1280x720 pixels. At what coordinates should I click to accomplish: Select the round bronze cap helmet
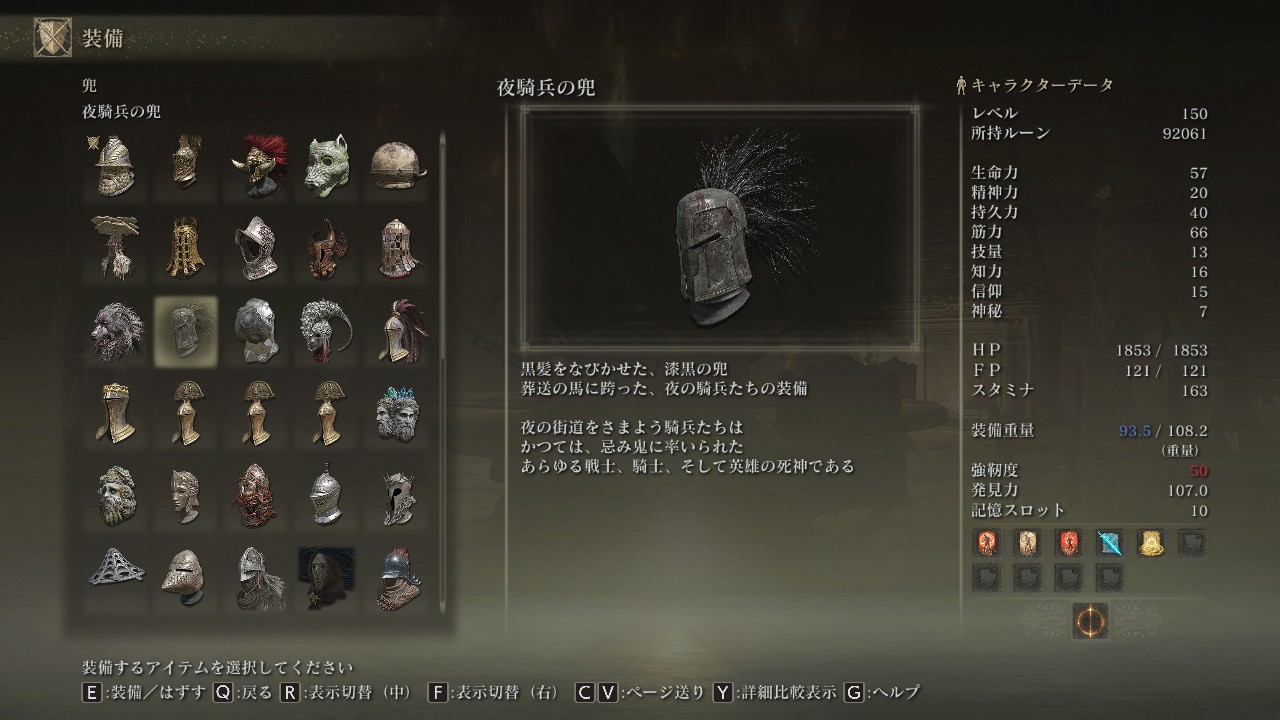[x=398, y=166]
